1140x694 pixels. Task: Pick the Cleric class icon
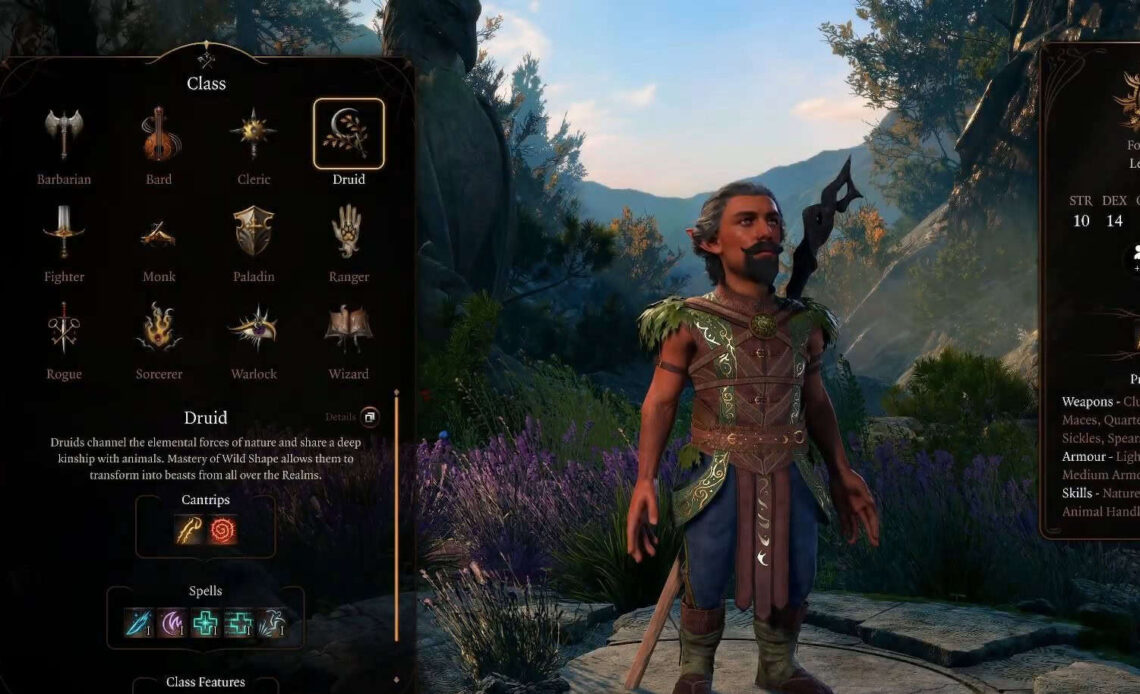253,135
